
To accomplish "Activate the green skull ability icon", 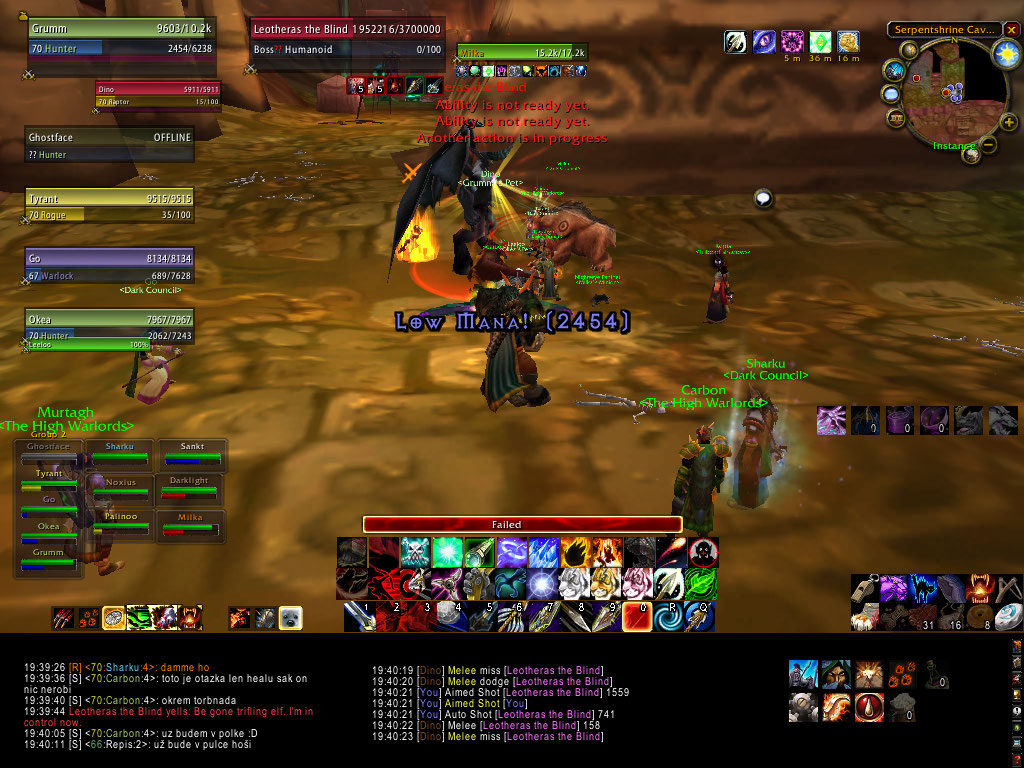I will 416,552.
